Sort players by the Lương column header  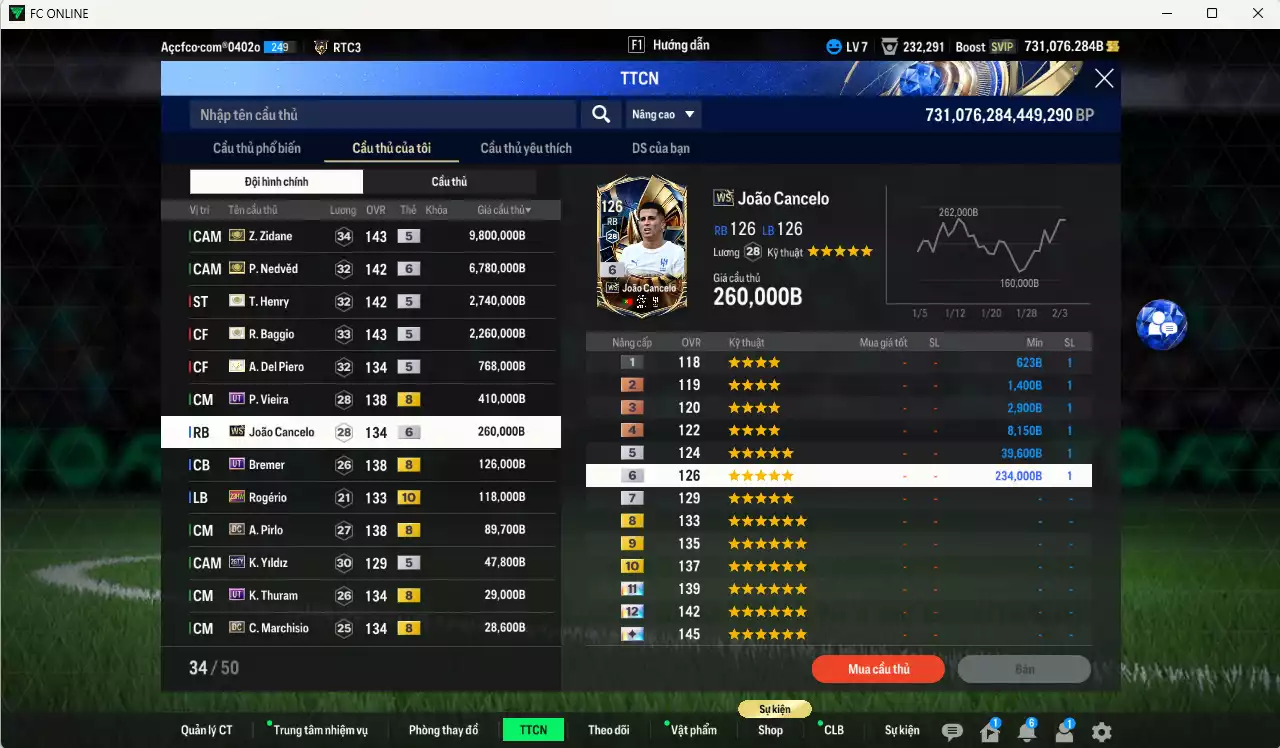[342, 210]
